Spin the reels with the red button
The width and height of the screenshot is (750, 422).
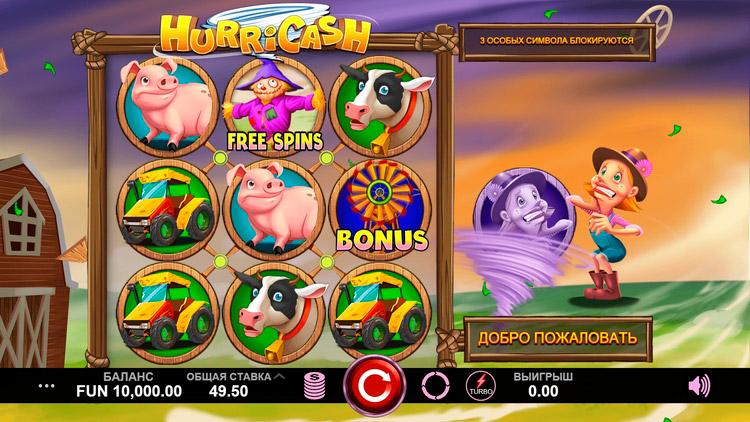pos(374,385)
